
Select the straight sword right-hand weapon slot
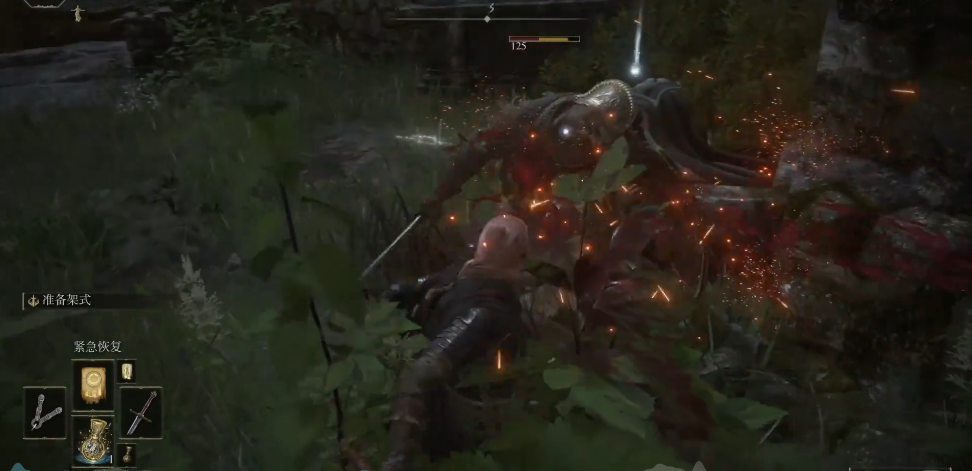(141, 411)
